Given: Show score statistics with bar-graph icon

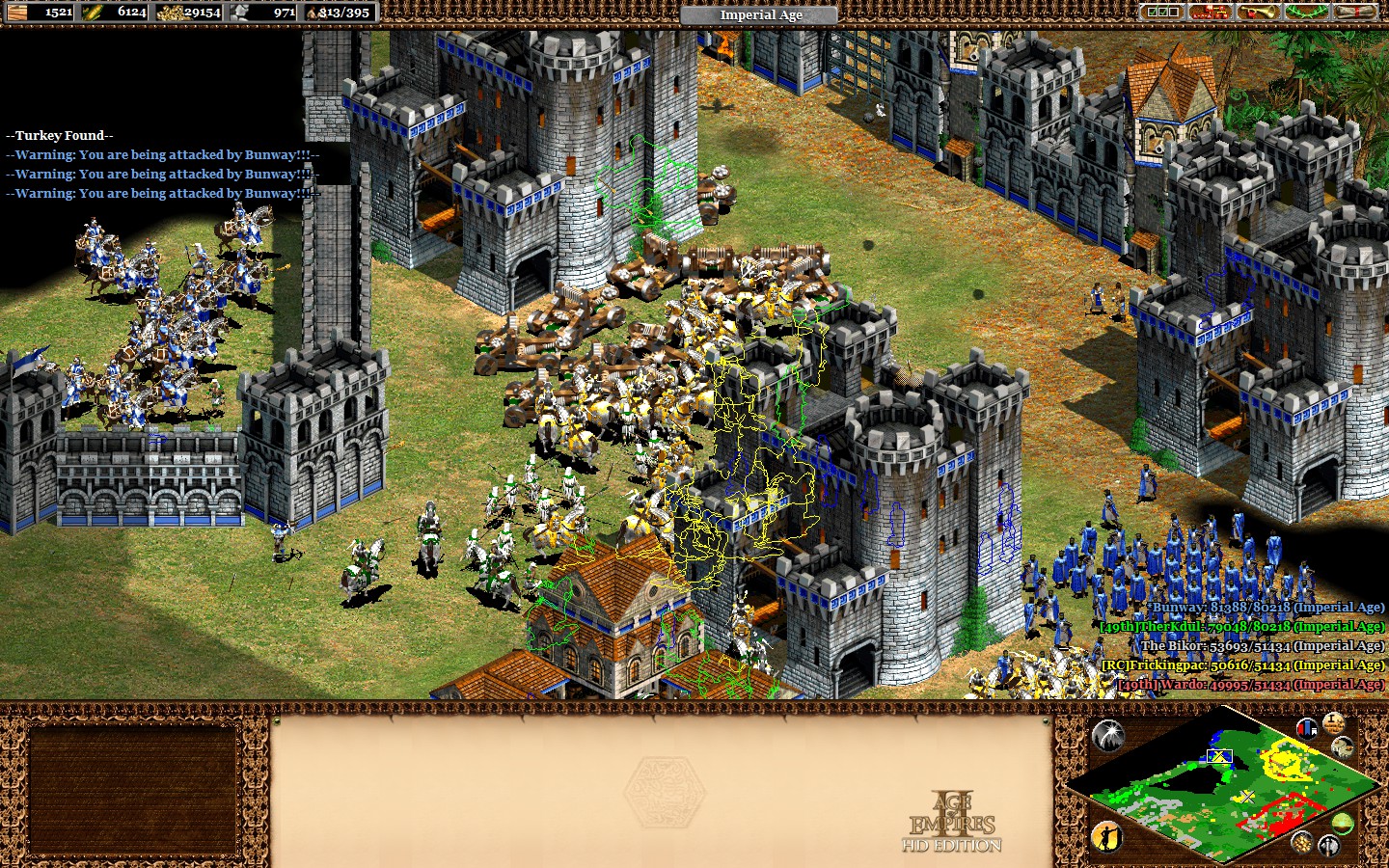Looking at the screenshot, I should [1307, 727].
